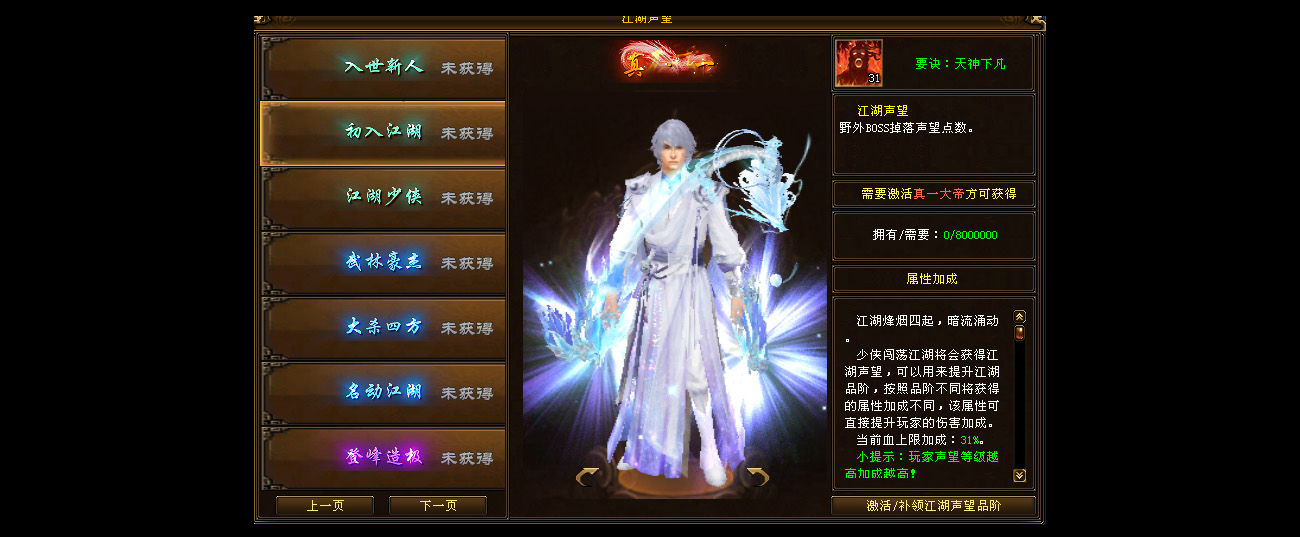Open the 属性加成 attribute bonus section

[x=933, y=279]
